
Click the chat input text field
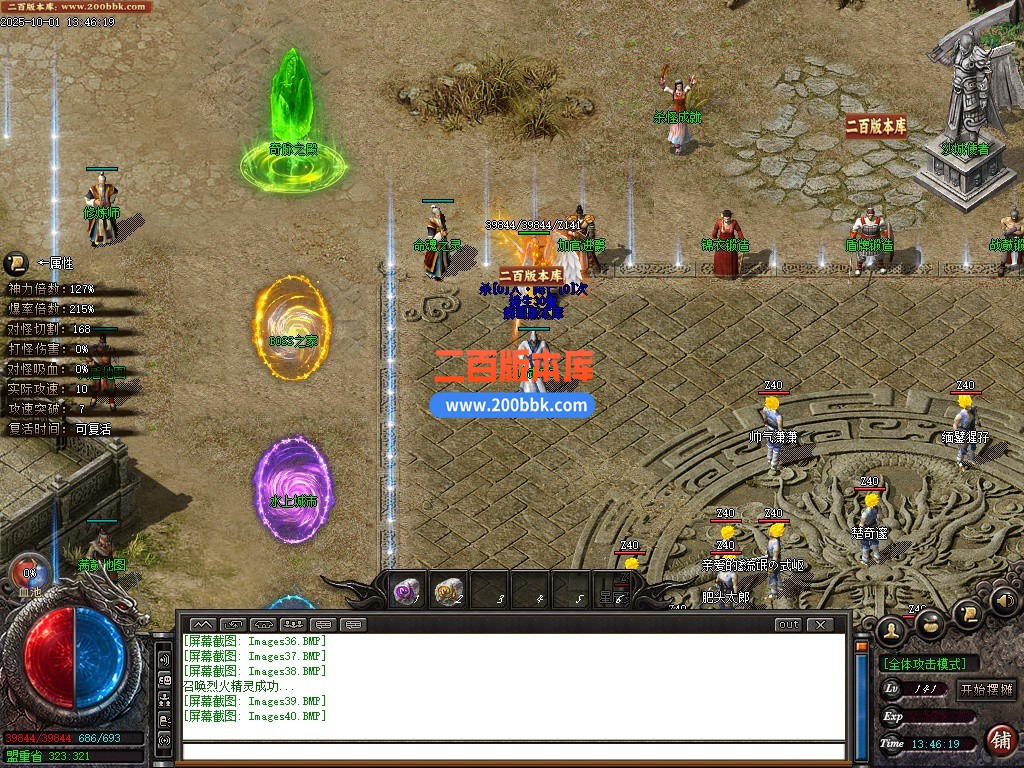point(512,751)
